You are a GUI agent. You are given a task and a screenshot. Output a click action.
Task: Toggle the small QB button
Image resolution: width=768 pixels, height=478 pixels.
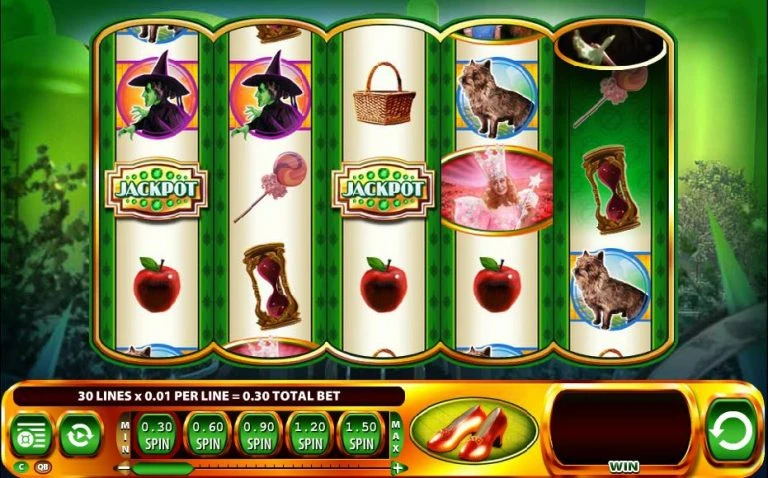[x=43, y=467]
